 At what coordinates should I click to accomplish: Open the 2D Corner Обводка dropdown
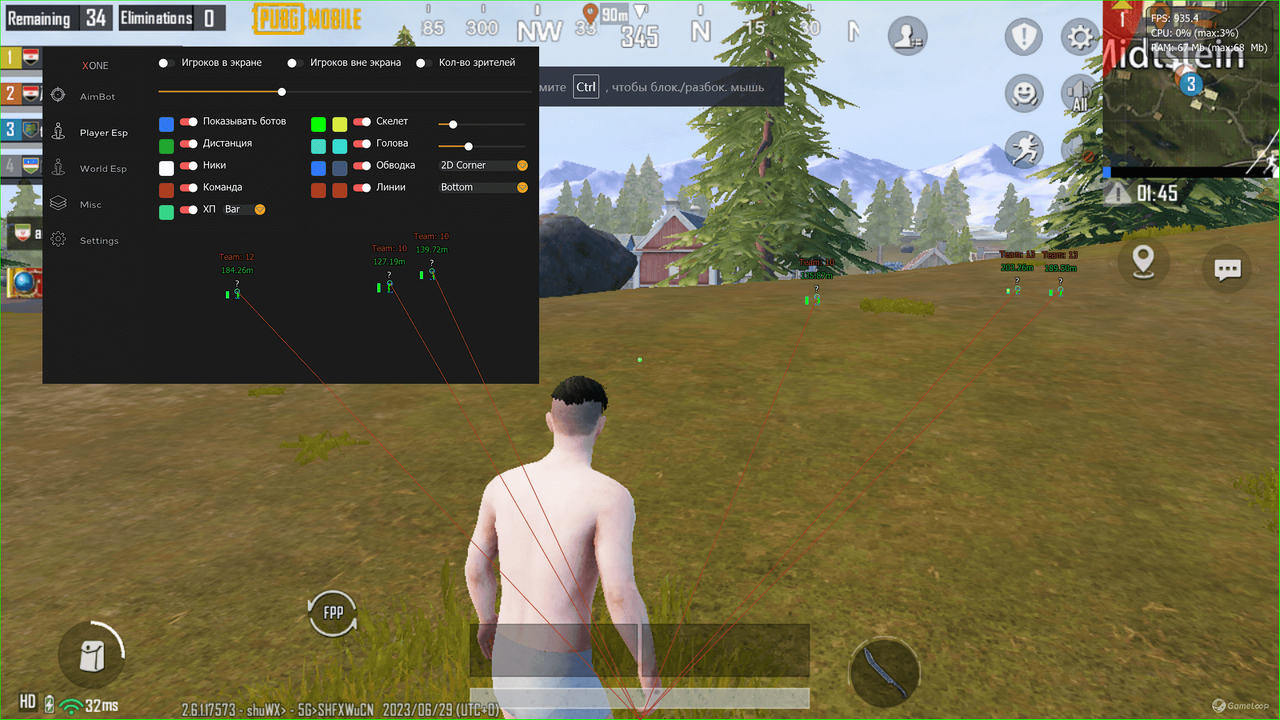pyautogui.click(x=482, y=165)
